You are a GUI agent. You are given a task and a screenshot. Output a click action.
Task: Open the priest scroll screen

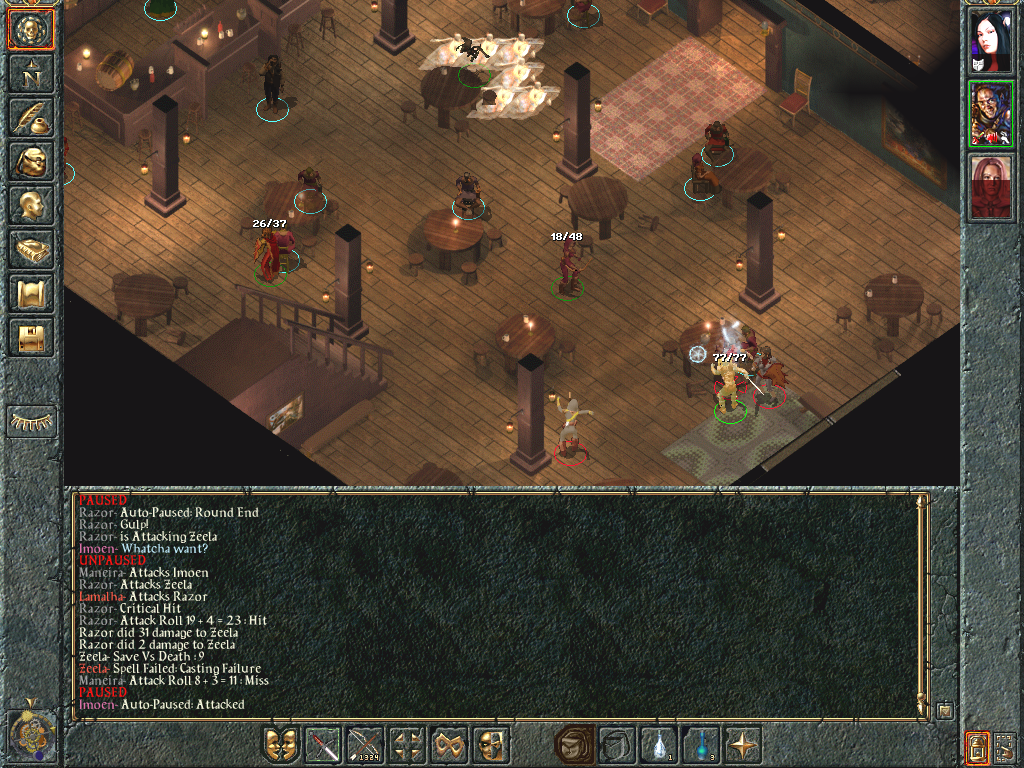pos(31,294)
